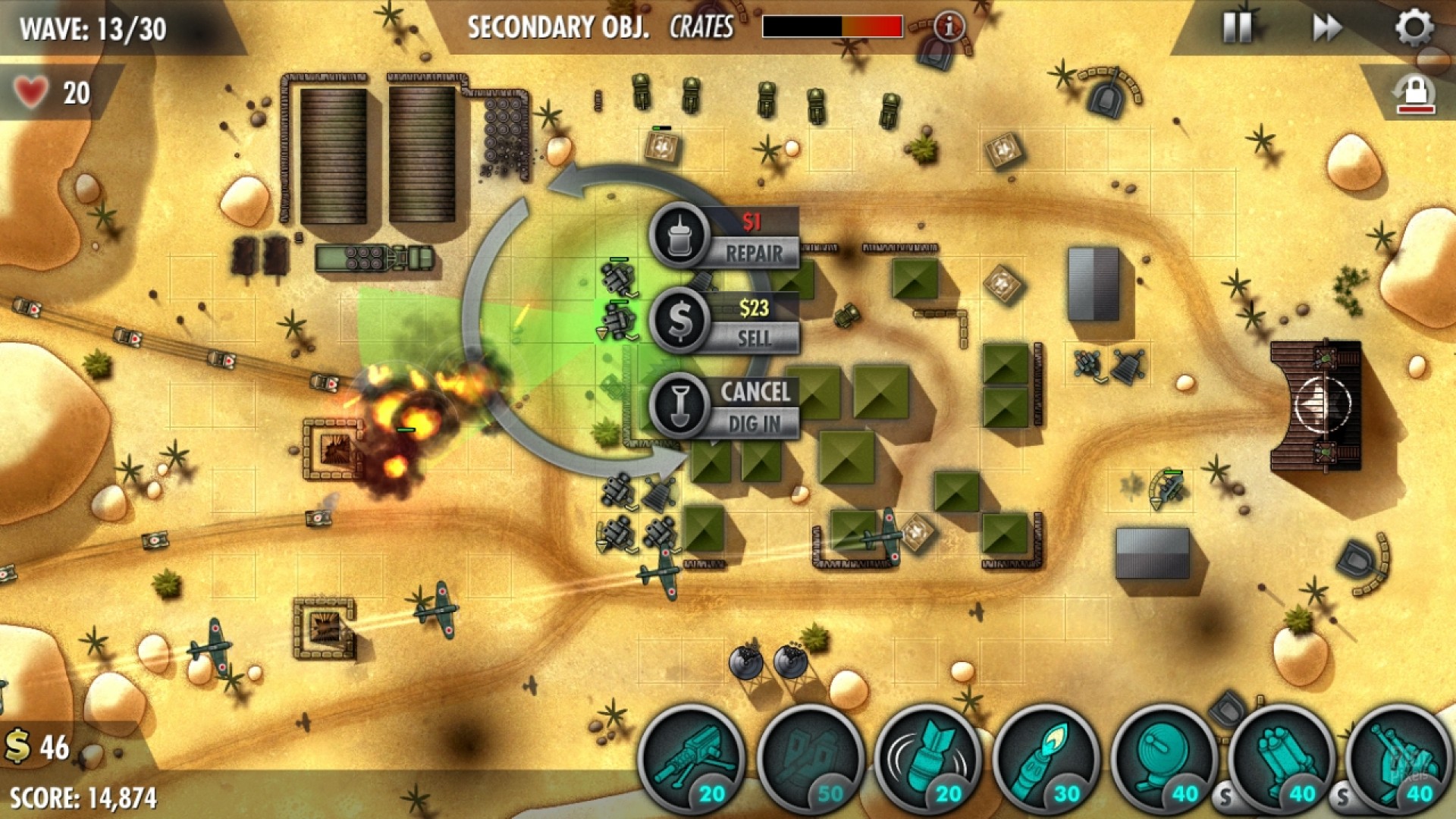Viewport: 1456px width, 819px height.
Task: Repair the selected turret for $1
Action: click(x=724, y=237)
